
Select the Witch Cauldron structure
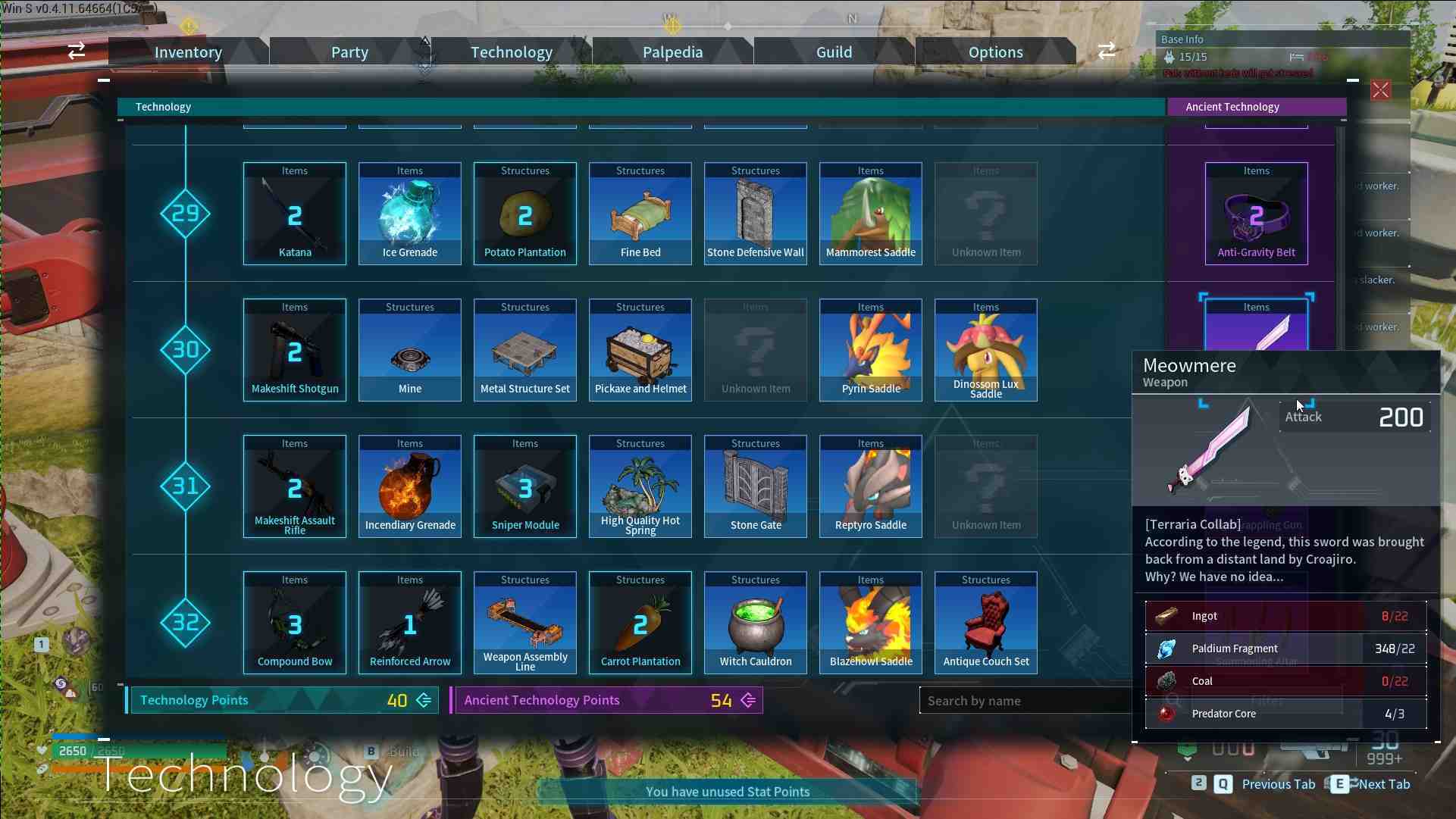[x=756, y=623]
